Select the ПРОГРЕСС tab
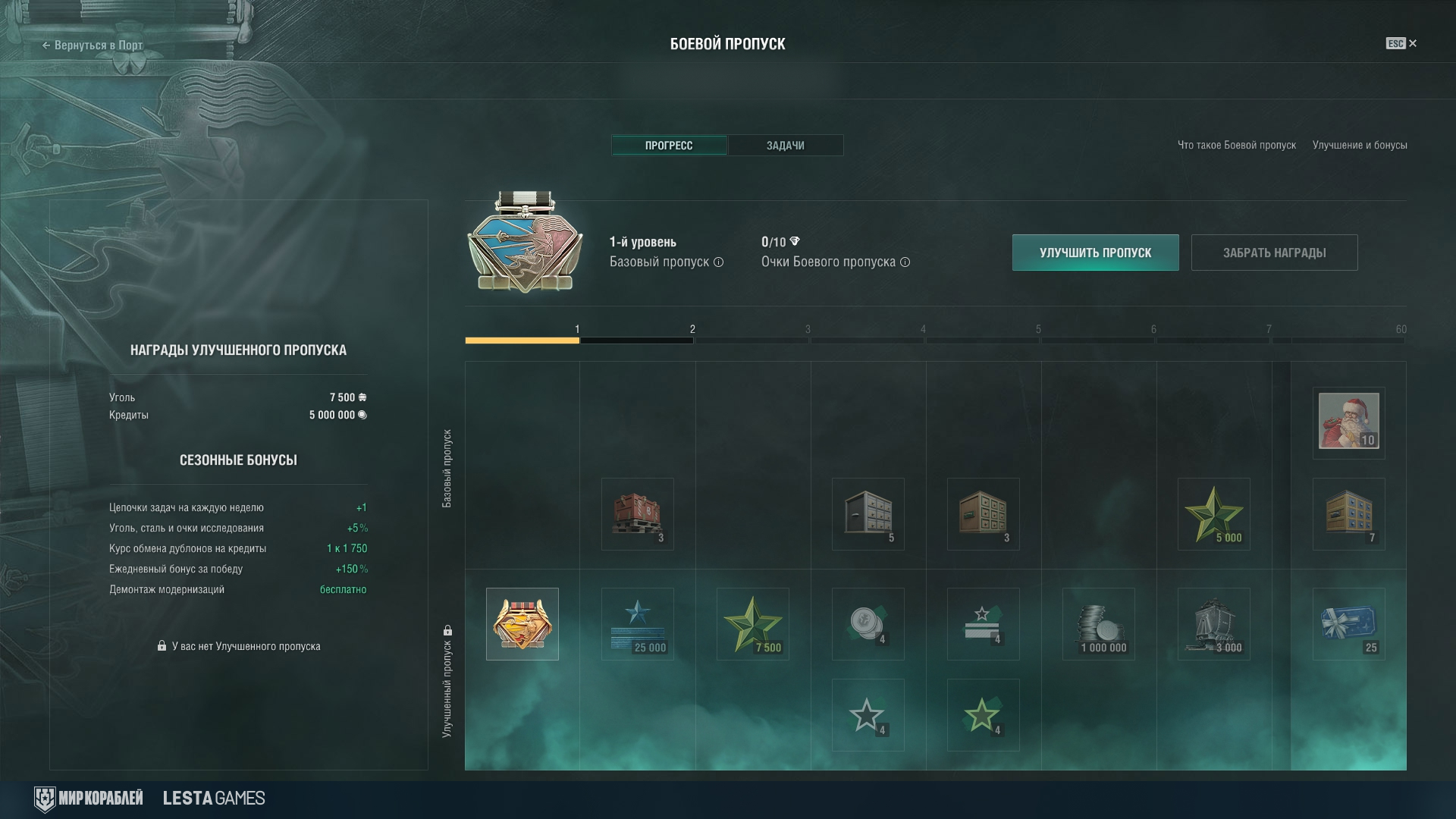The width and height of the screenshot is (1456, 819). click(669, 146)
